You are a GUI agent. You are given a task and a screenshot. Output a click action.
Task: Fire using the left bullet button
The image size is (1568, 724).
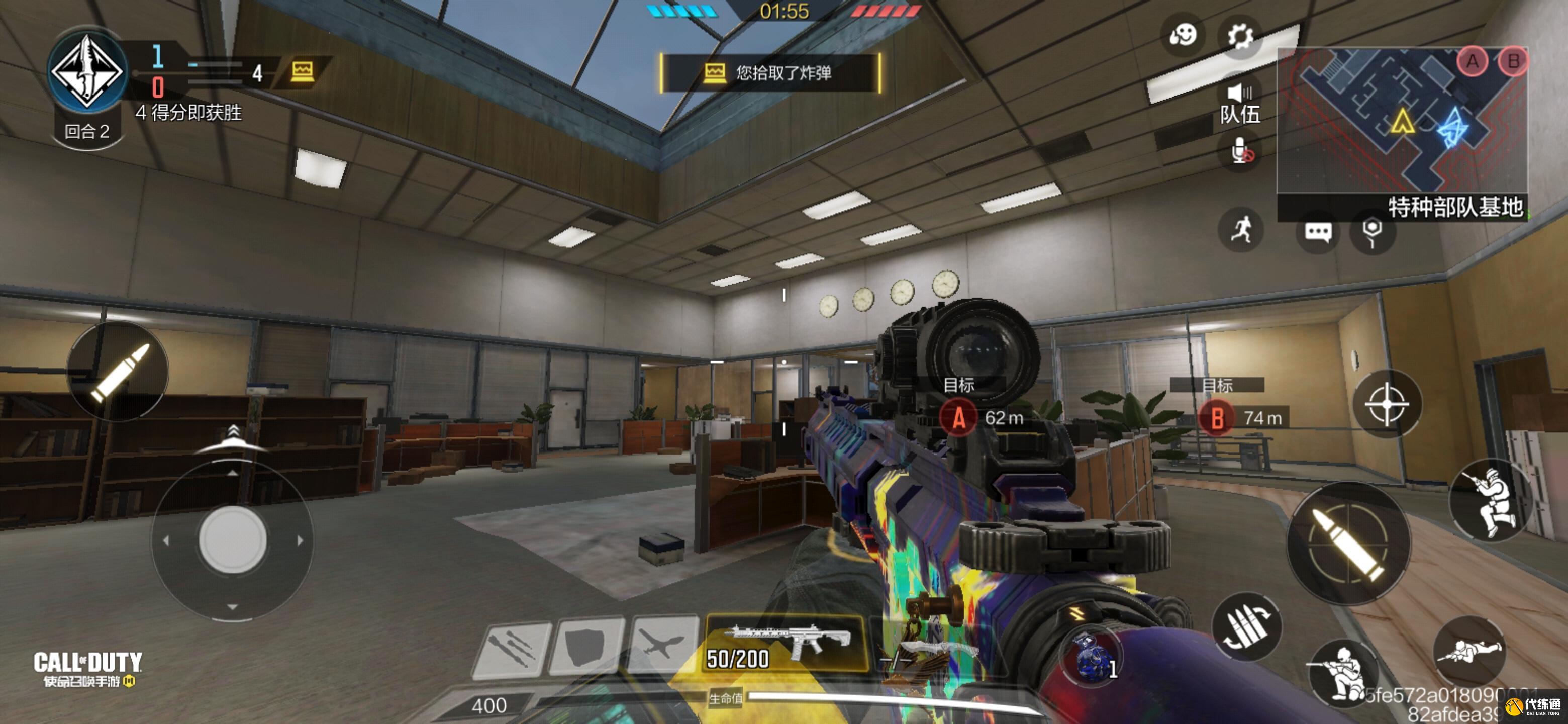118,371
